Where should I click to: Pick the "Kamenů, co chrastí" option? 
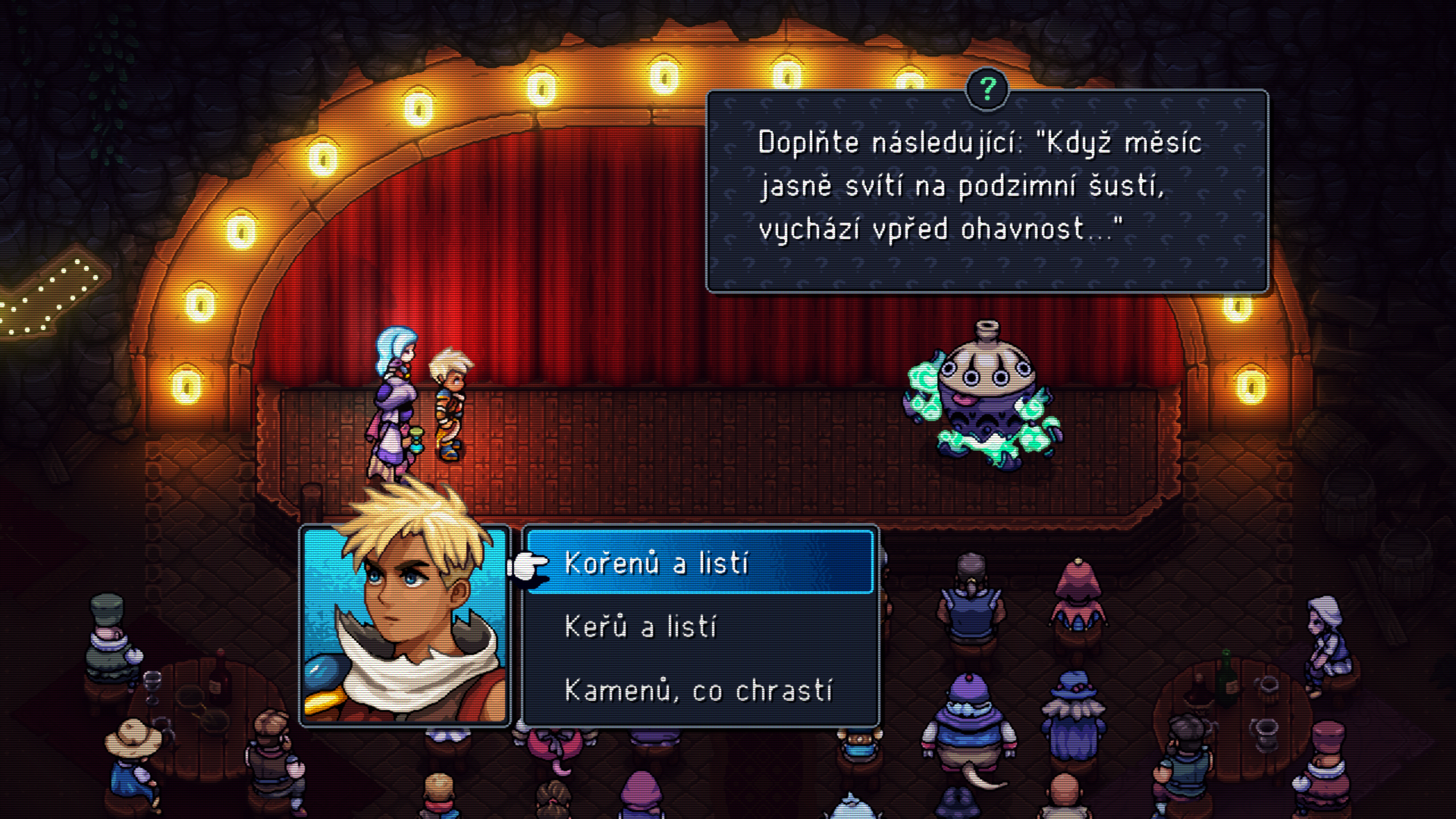click(698, 691)
